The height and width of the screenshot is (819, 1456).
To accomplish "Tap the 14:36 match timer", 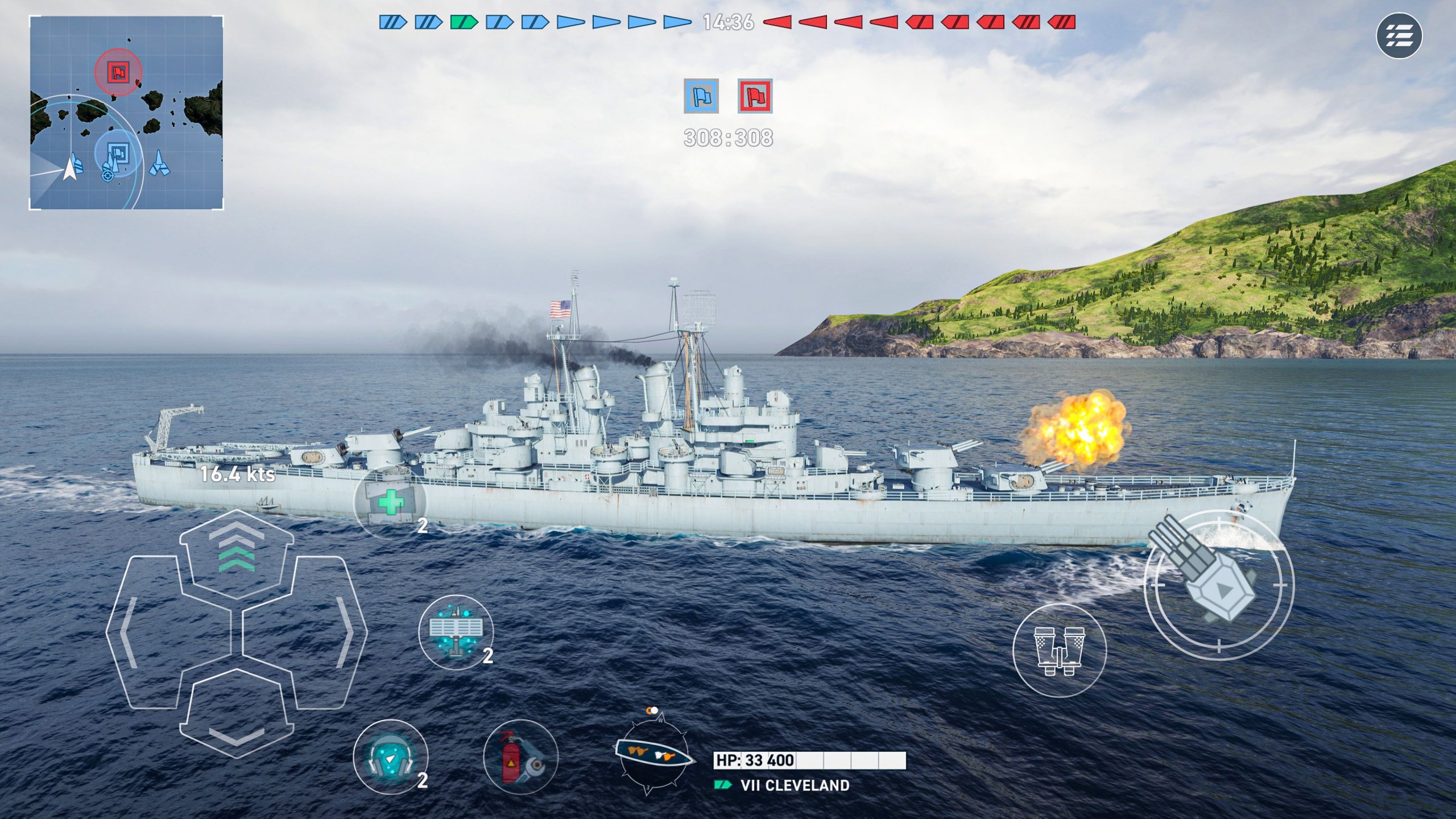I will coord(728,23).
